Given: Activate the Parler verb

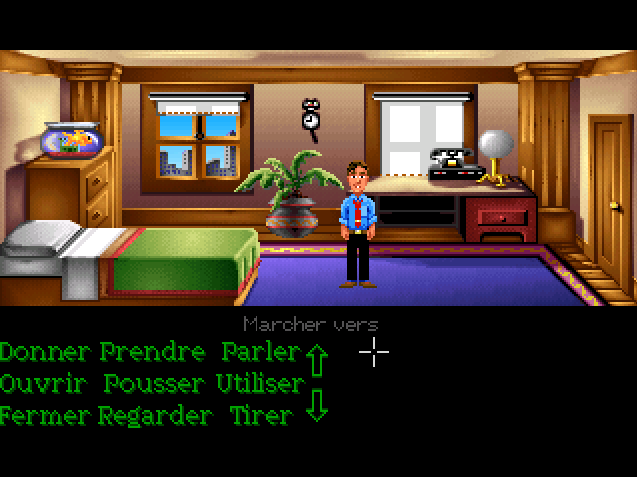Looking at the screenshot, I should click(260, 352).
